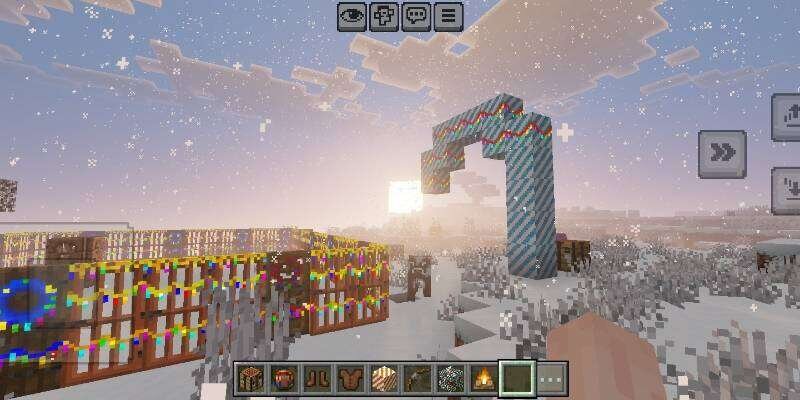Select the striped block hotbar slot
This screenshot has height=400, width=800.
pyautogui.click(x=384, y=380)
